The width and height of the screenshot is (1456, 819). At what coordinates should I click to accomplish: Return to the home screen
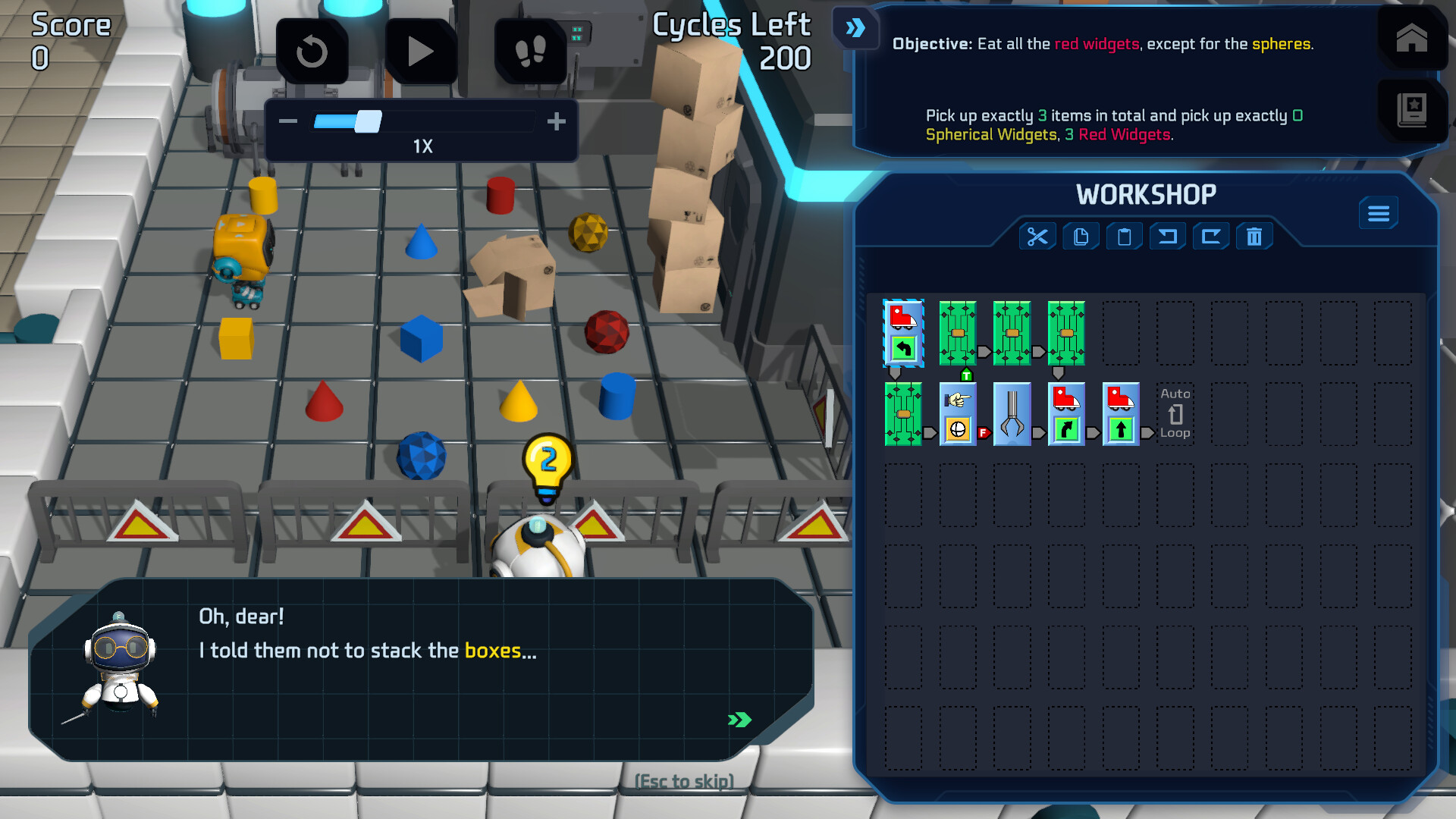pos(1411,38)
